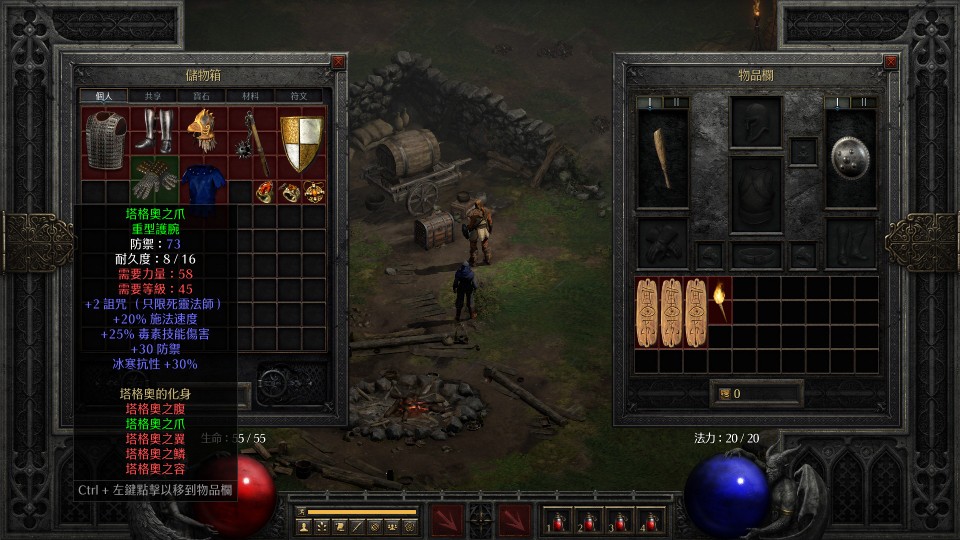The width and height of the screenshot is (960, 540).
Task: Pick up the torch in the inventory
Action: [x=721, y=300]
